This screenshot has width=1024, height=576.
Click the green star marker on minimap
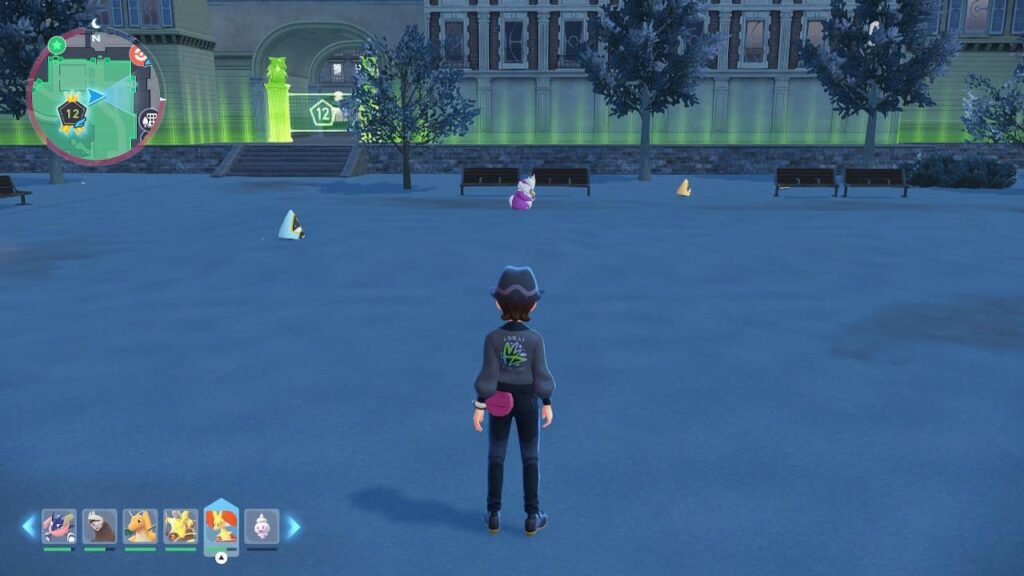tap(57, 45)
